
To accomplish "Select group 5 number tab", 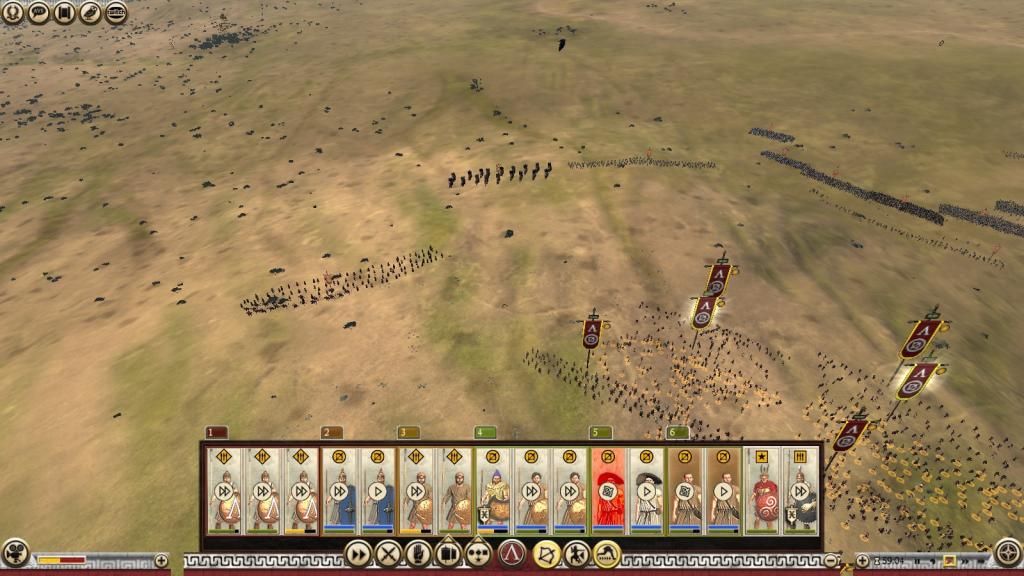I will point(601,432).
